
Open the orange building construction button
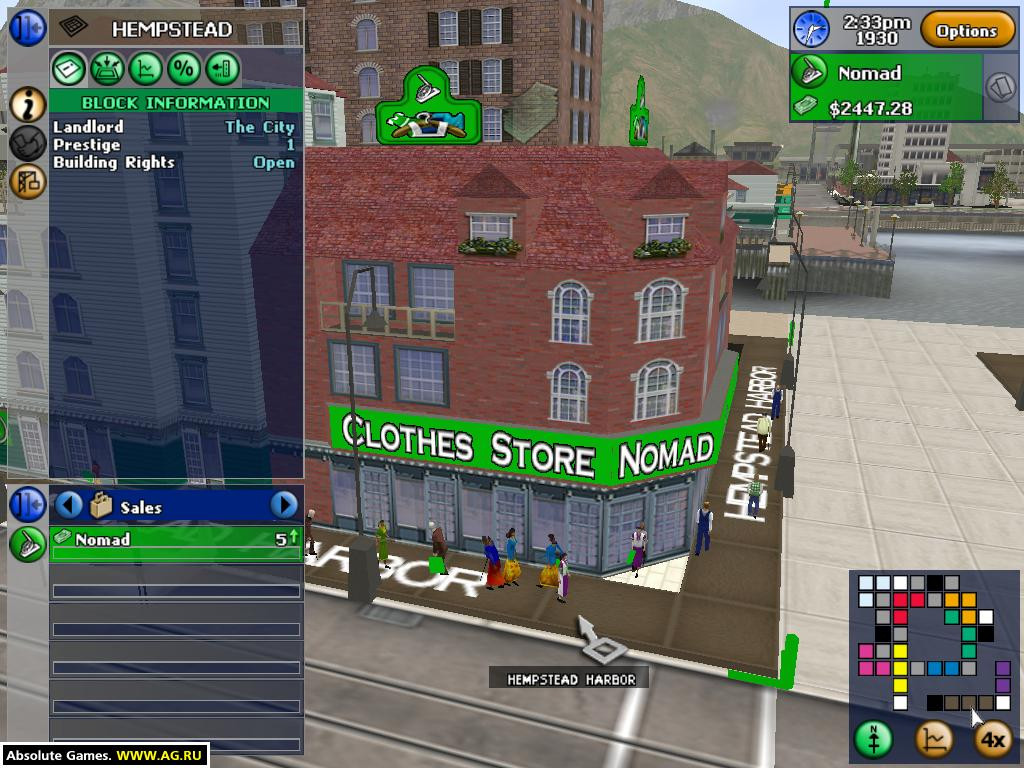[x=27, y=181]
